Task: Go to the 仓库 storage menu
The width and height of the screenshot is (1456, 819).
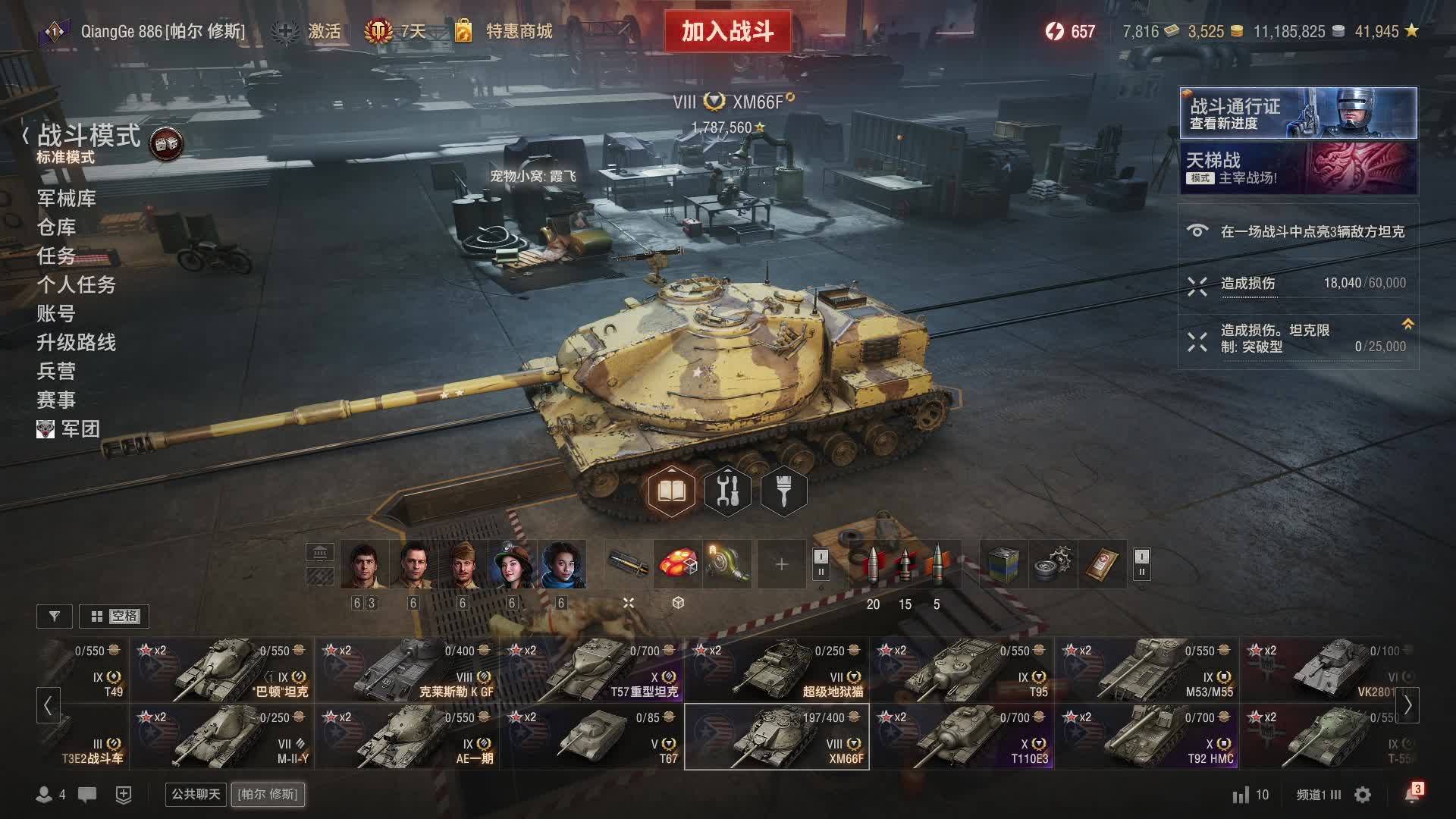Action: (57, 227)
